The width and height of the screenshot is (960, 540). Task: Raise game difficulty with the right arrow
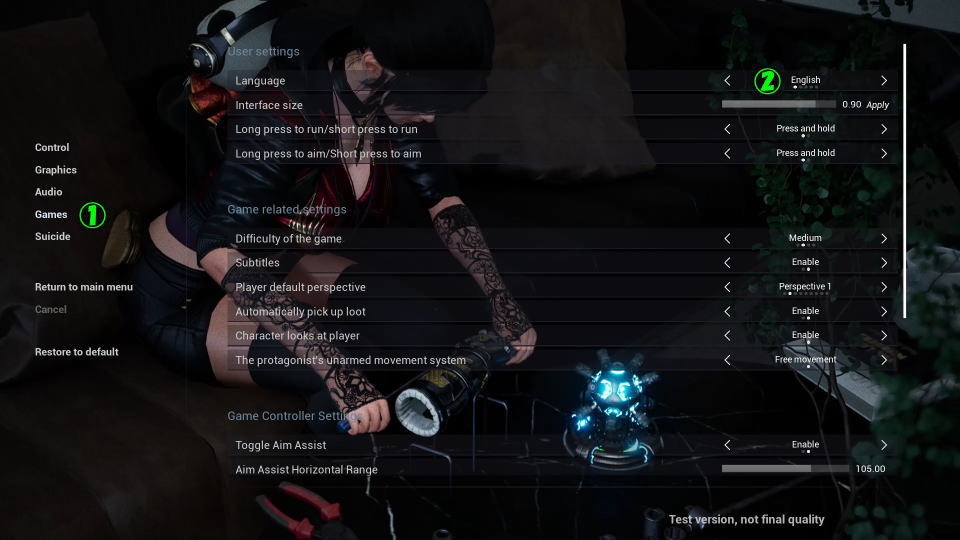coord(884,238)
